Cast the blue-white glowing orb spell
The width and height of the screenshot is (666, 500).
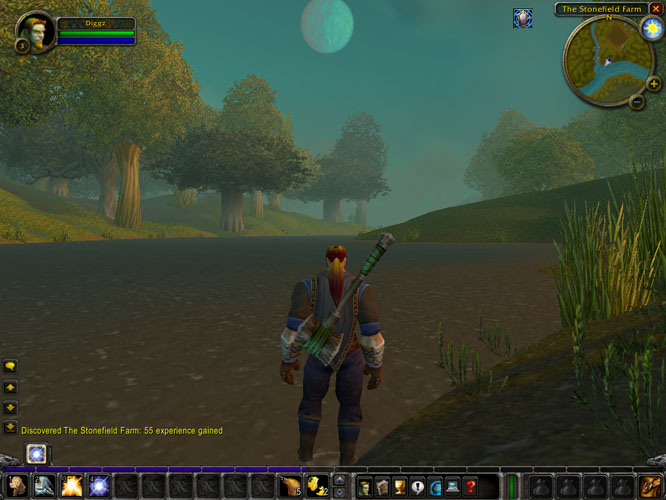pyautogui.click(x=98, y=487)
